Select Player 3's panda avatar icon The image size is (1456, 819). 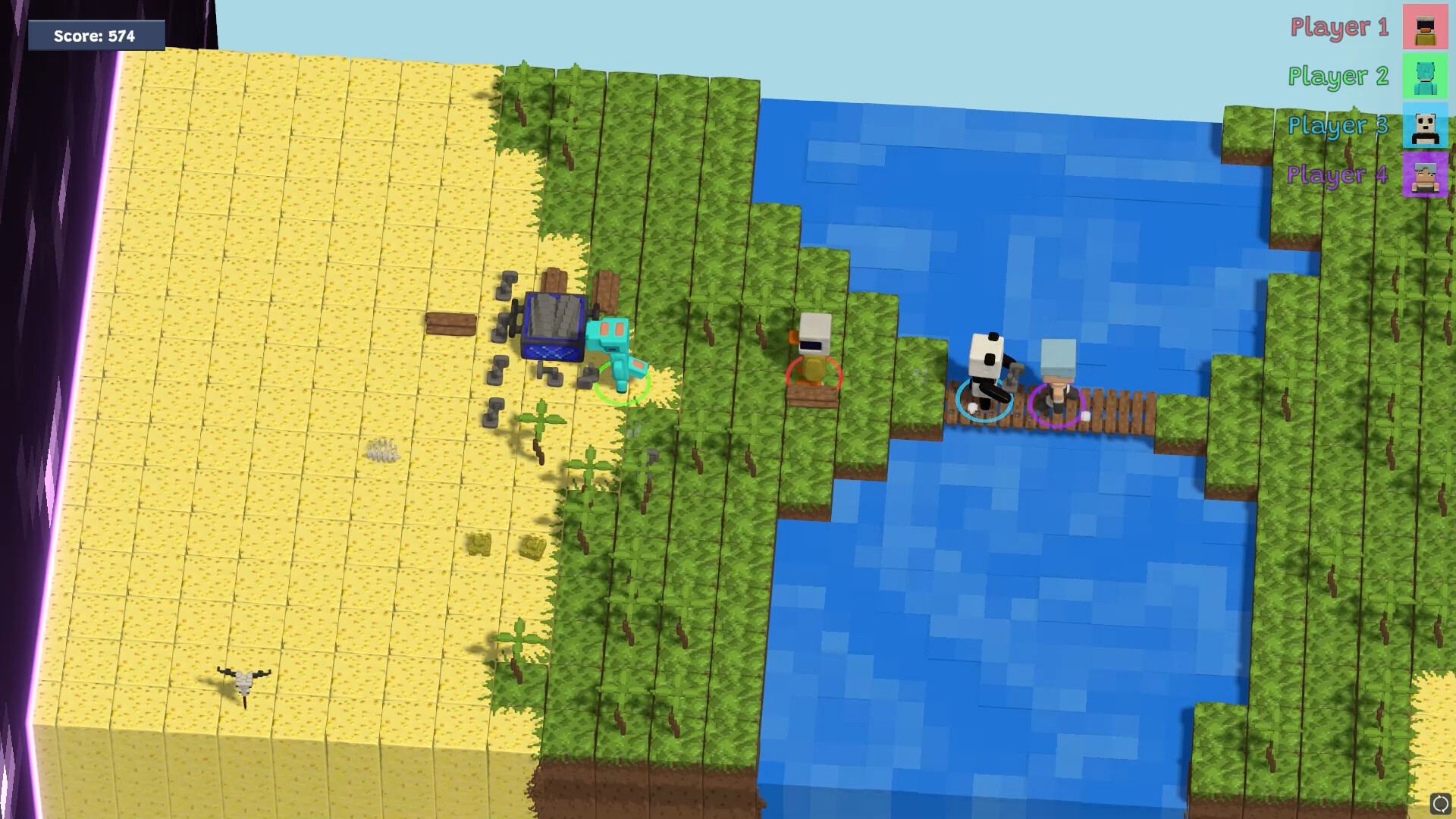pyautogui.click(x=1424, y=126)
